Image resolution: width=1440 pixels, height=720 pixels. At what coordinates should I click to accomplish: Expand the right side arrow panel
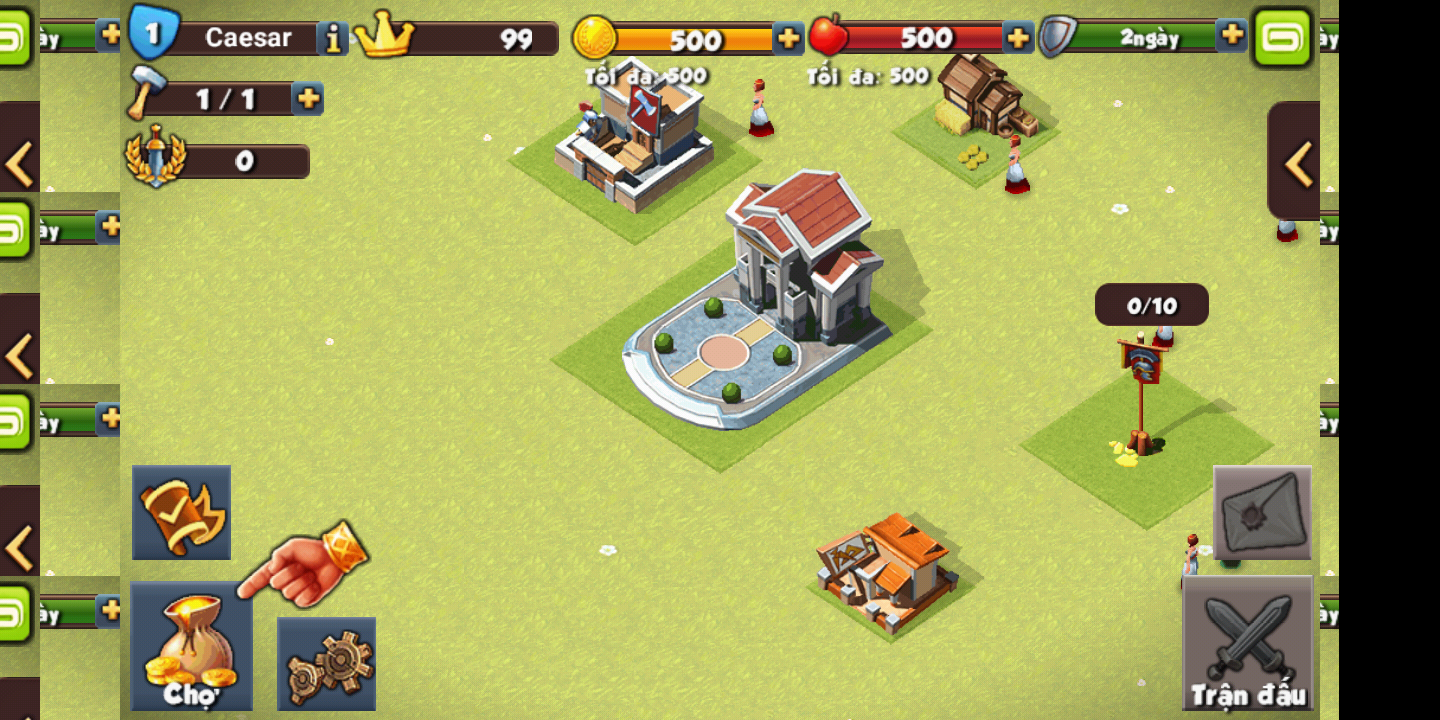tap(1296, 163)
